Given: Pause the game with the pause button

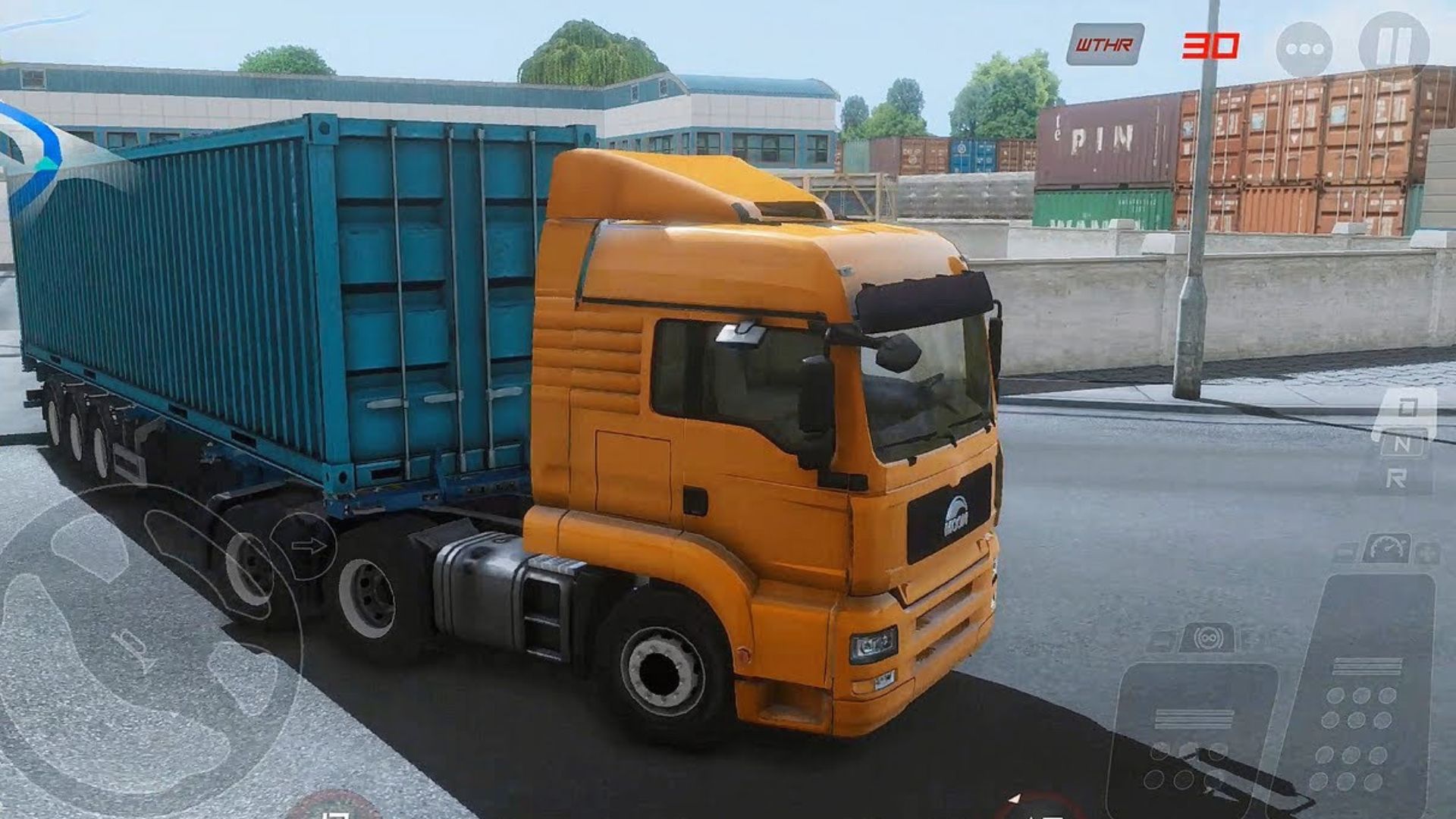Looking at the screenshot, I should pos(1394,45).
